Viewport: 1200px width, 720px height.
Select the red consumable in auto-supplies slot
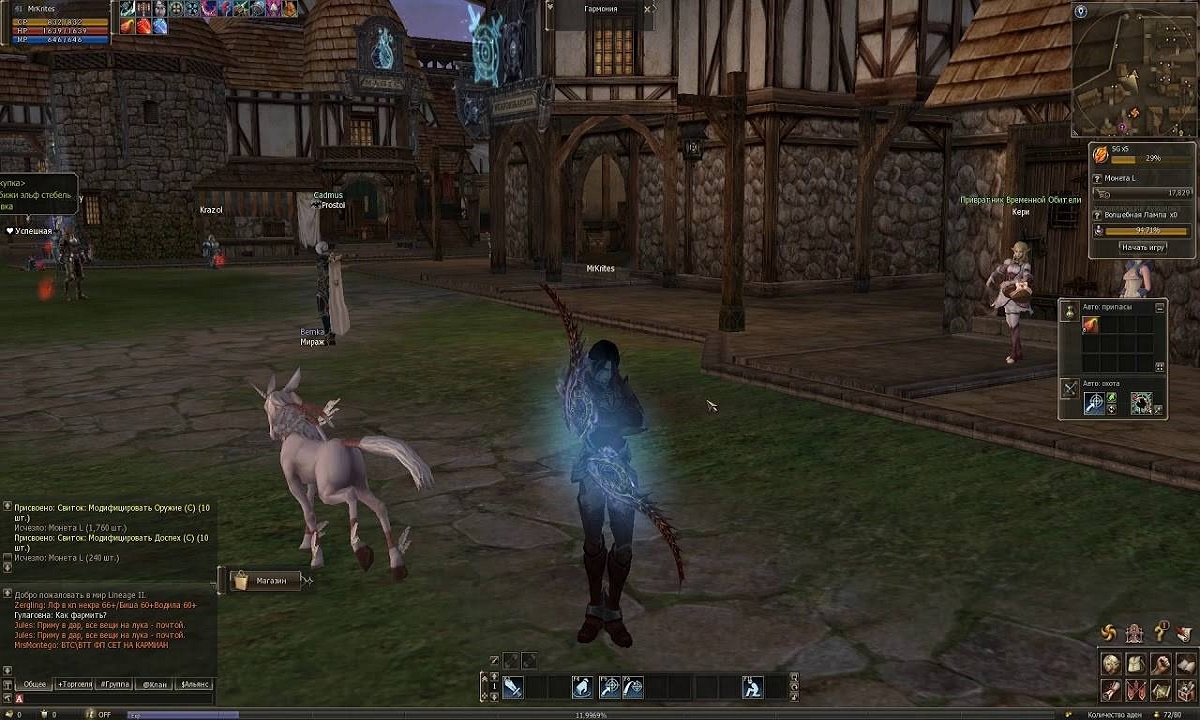coord(1091,326)
